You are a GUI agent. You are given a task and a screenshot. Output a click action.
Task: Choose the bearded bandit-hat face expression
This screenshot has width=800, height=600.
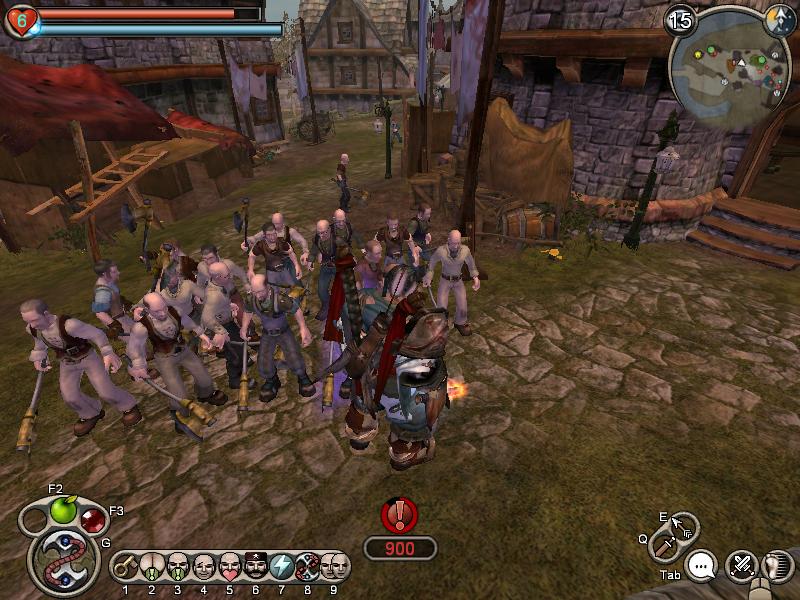[x=256, y=567]
